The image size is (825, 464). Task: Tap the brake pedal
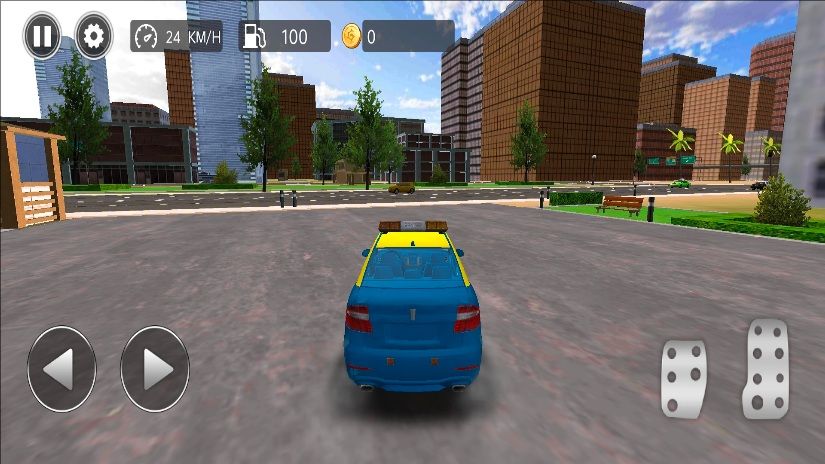[x=684, y=378]
